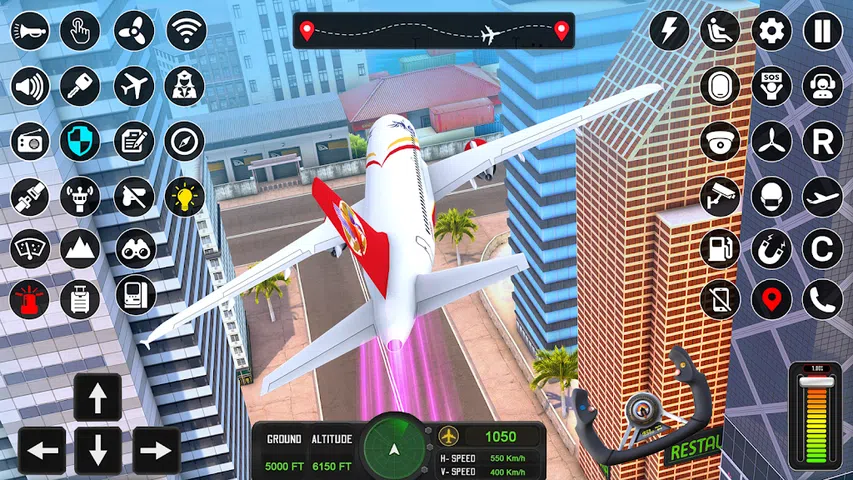Click the red map pin icon

click(771, 299)
